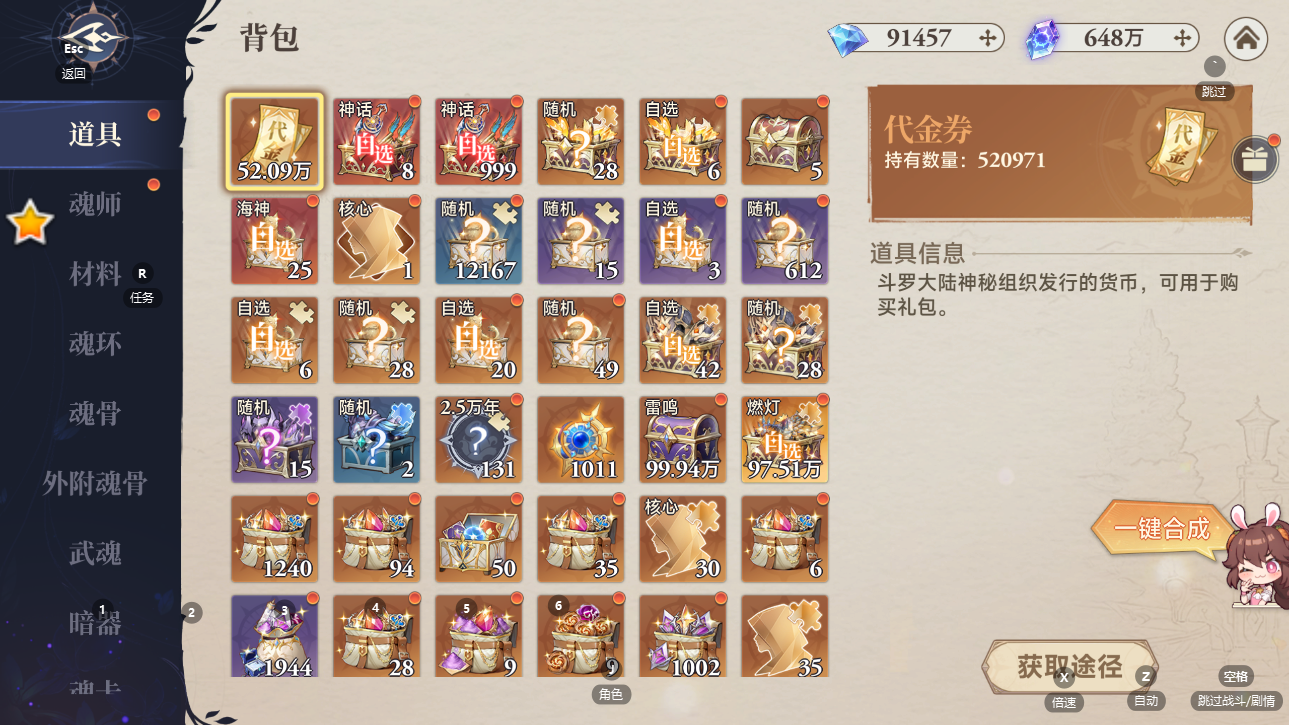Open the 暗器 category tab
The width and height of the screenshot is (1289, 725).
tap(95, 623)
